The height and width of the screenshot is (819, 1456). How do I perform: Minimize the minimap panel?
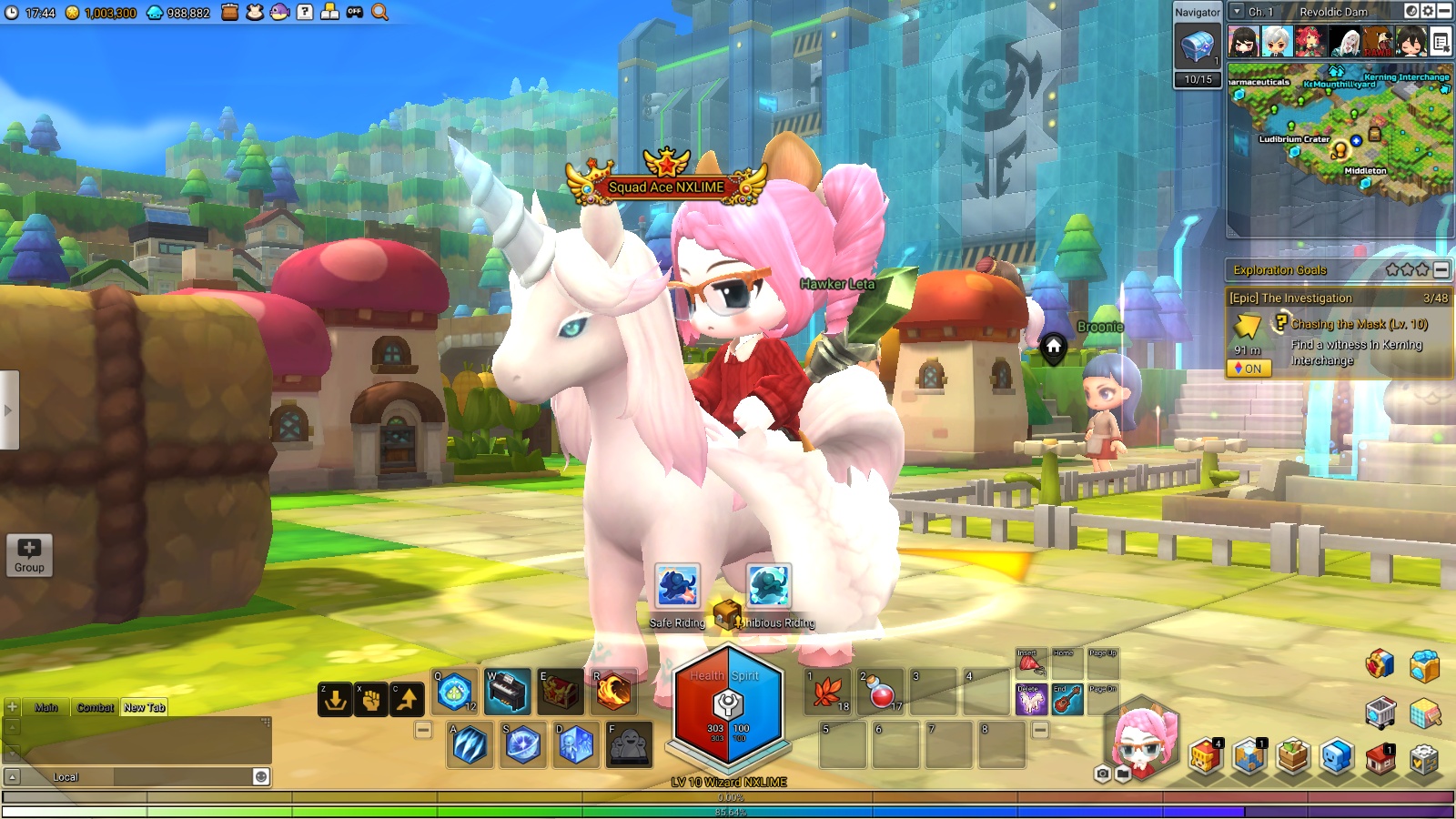coord(1444,12)
